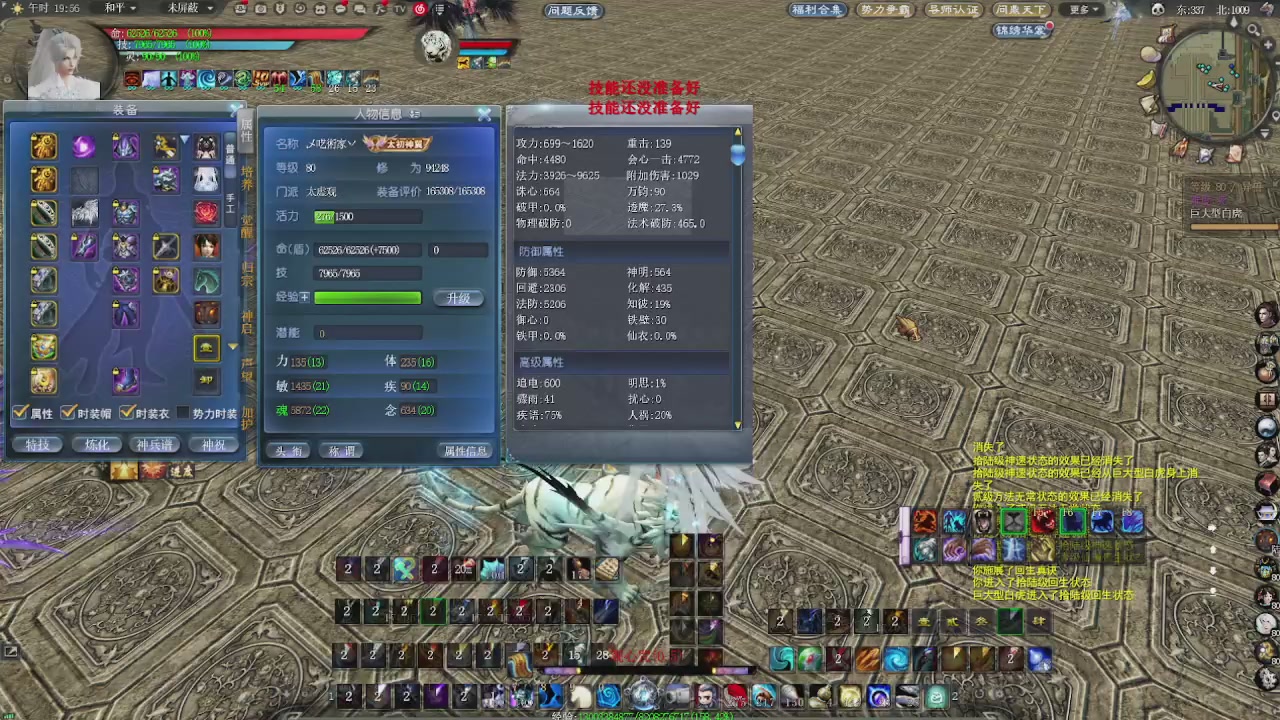1280x720 pixels.
Task: Click the 卸 unequip icon in equipment panel
Action: (205, 380)
